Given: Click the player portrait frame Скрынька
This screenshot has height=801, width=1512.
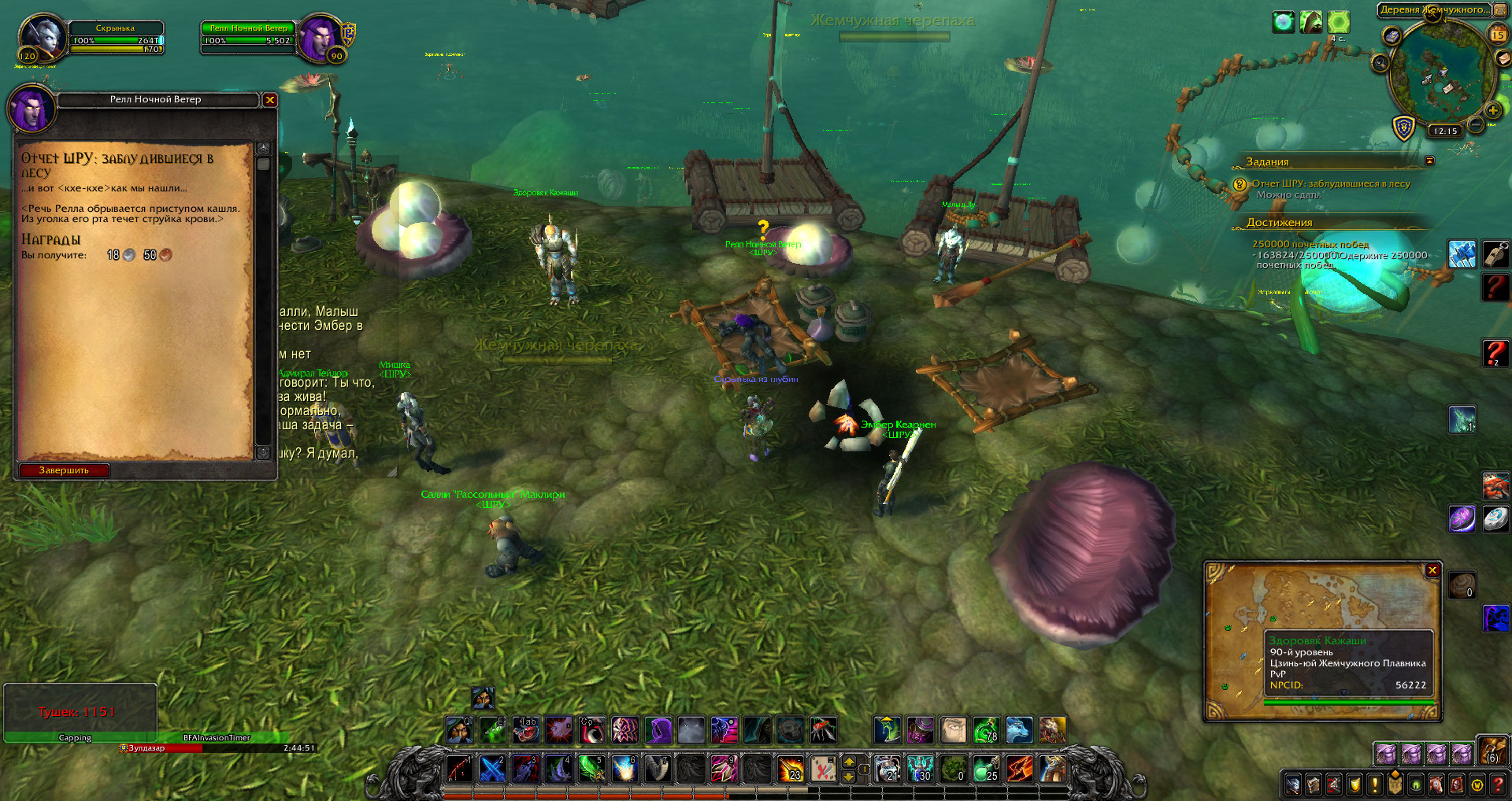Looking at the screenshot, I should coord(43,38).
